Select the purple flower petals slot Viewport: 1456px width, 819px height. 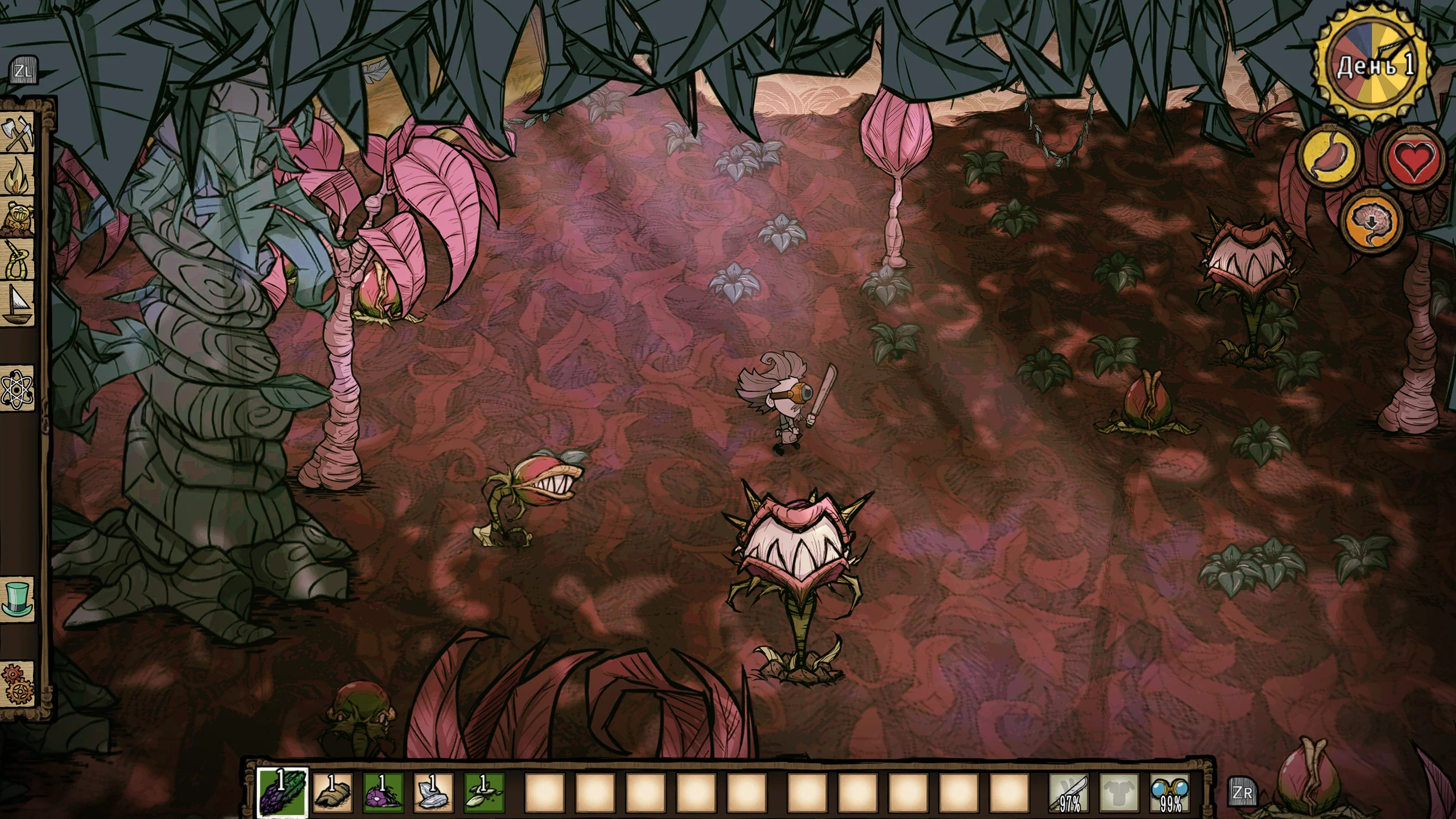click(383, 792)
